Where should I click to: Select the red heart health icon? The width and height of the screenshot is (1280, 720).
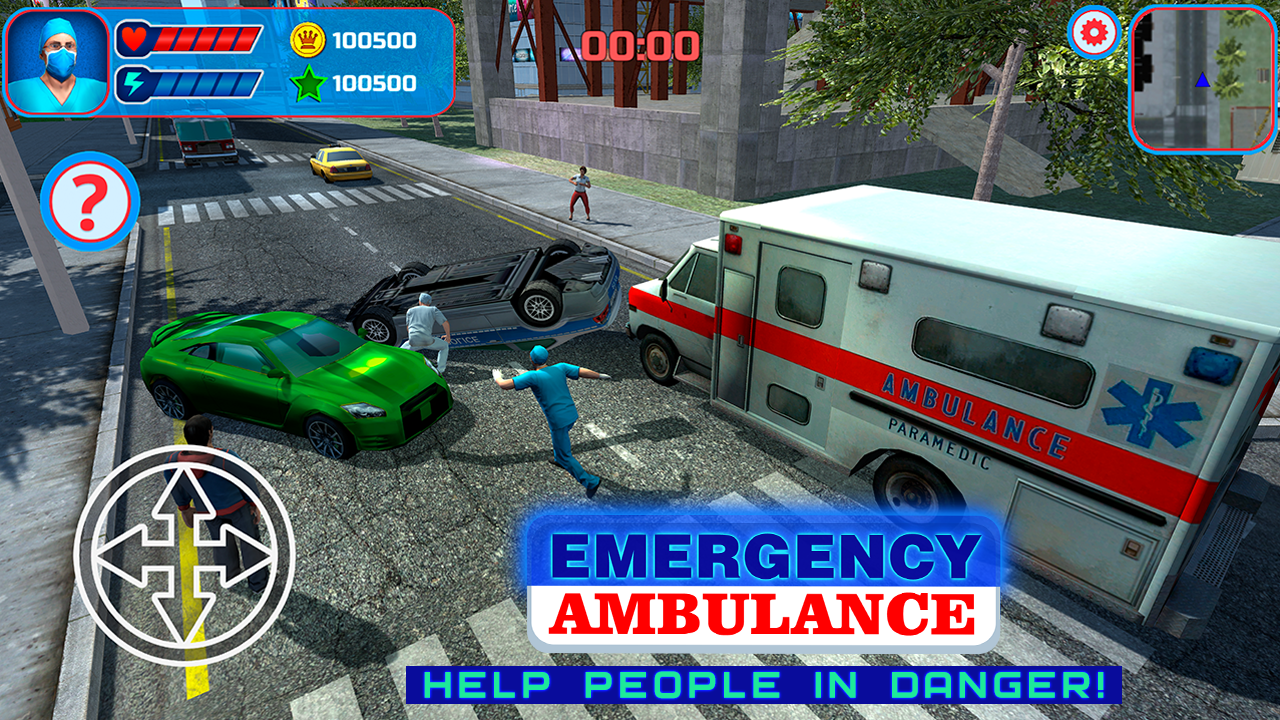[x=133, y=40]
